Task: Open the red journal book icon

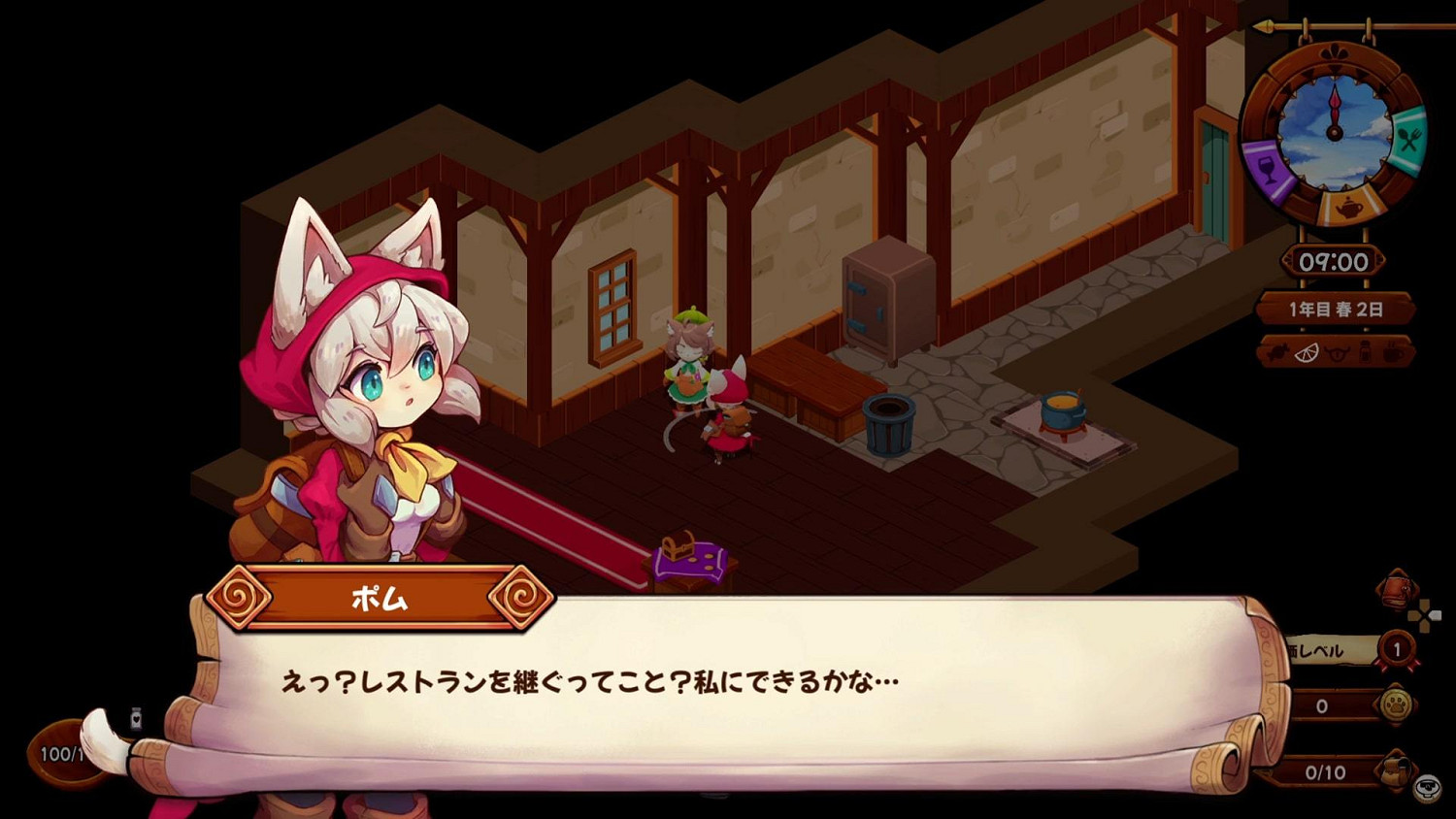Action: click(x=1398, y=589)
